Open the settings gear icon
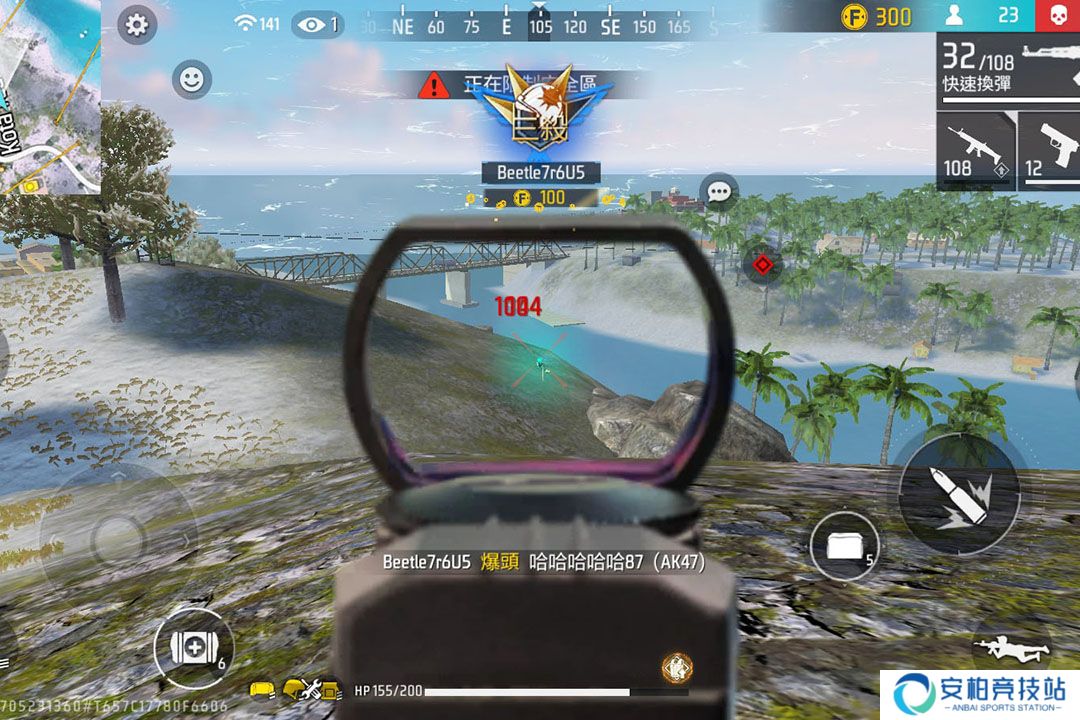This screenshot has width=1080, height=720. 137,25
